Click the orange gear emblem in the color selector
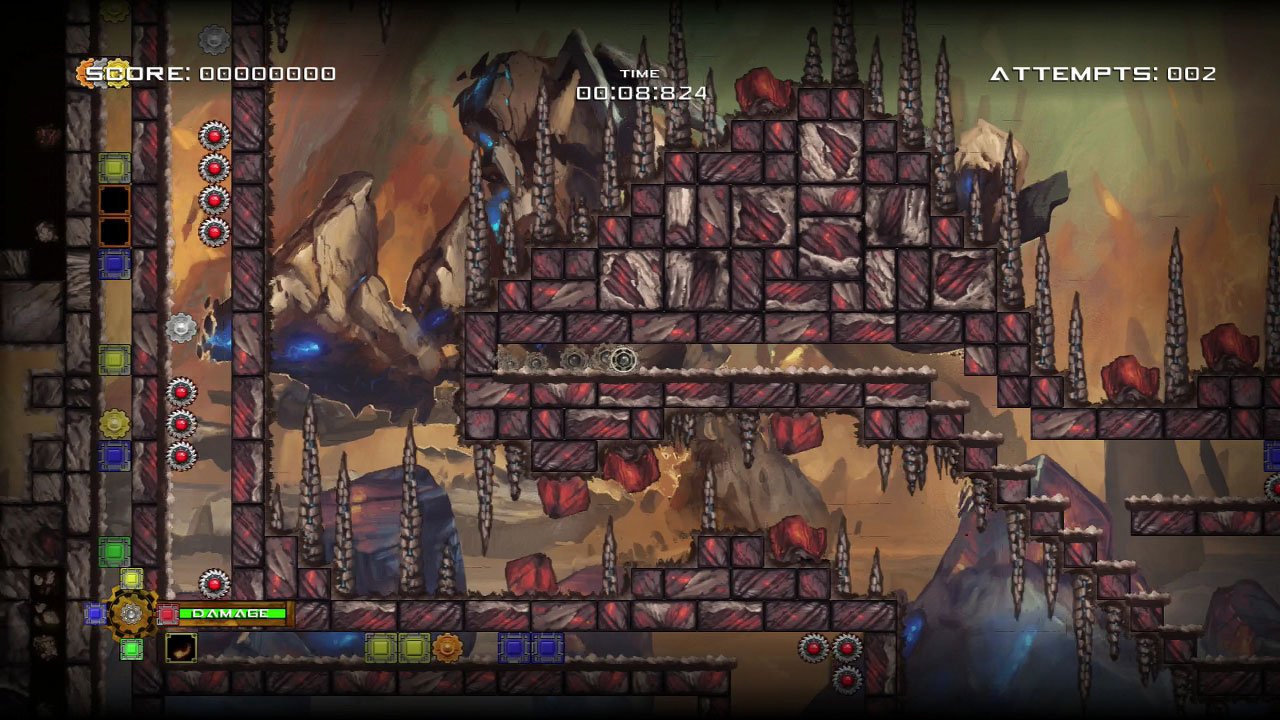This screenshot has width=1280, height=720. pos(131,613)
